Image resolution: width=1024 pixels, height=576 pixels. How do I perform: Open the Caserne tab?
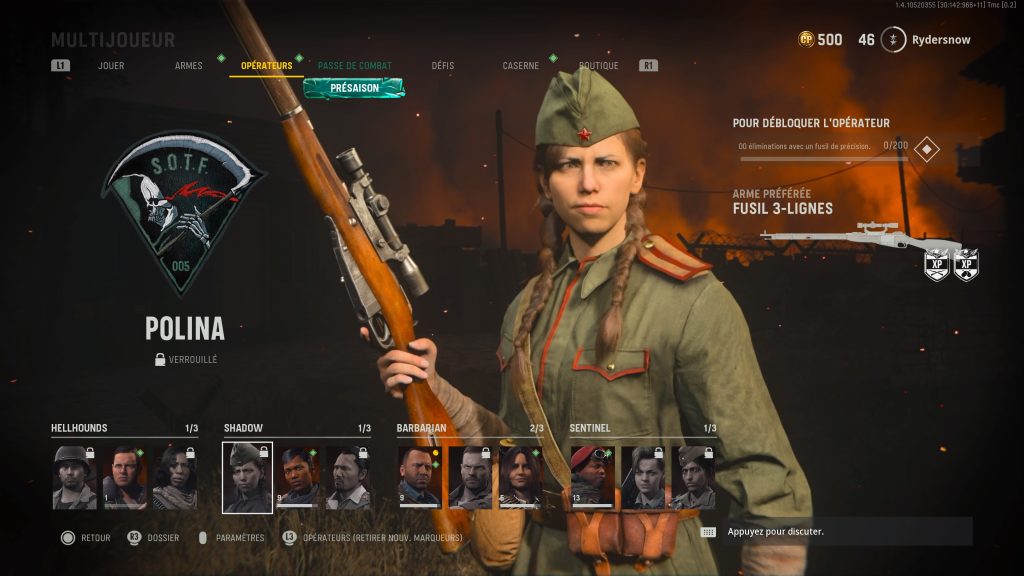pyautogui.click(x=520, y=66)
